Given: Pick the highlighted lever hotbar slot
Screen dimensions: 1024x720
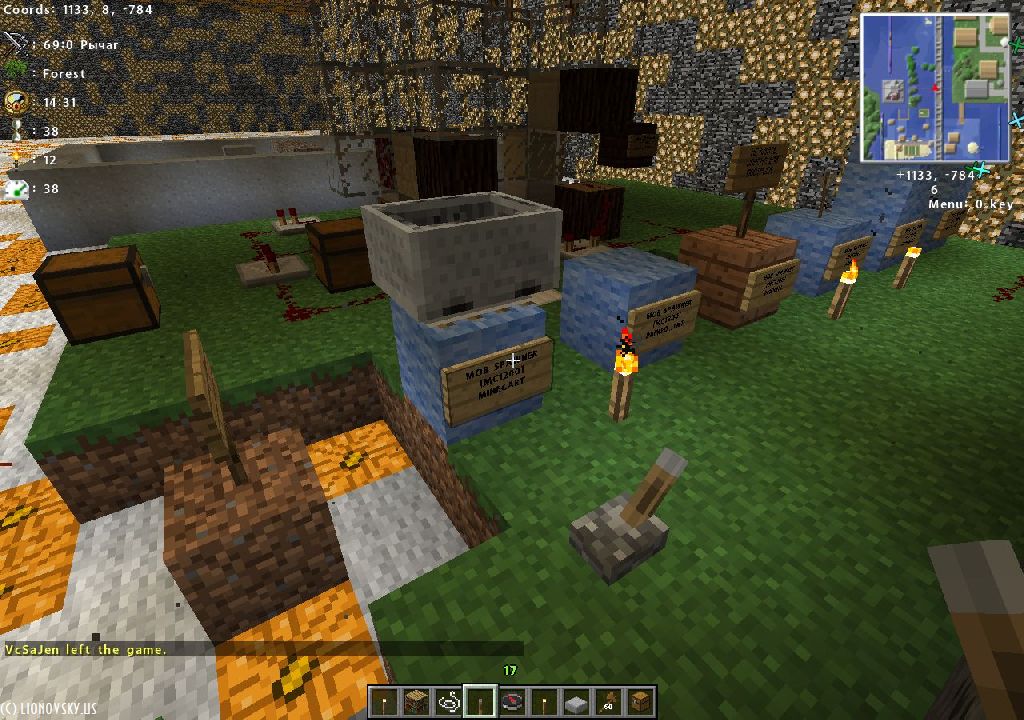Looking at the screenshot, I should point(480,702).
